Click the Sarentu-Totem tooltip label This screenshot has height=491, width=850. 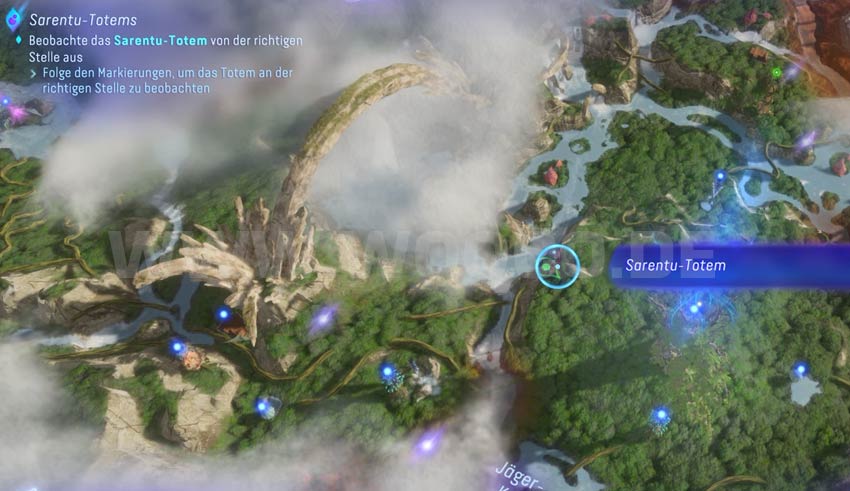pyautogui.click(x=675, y=266)
